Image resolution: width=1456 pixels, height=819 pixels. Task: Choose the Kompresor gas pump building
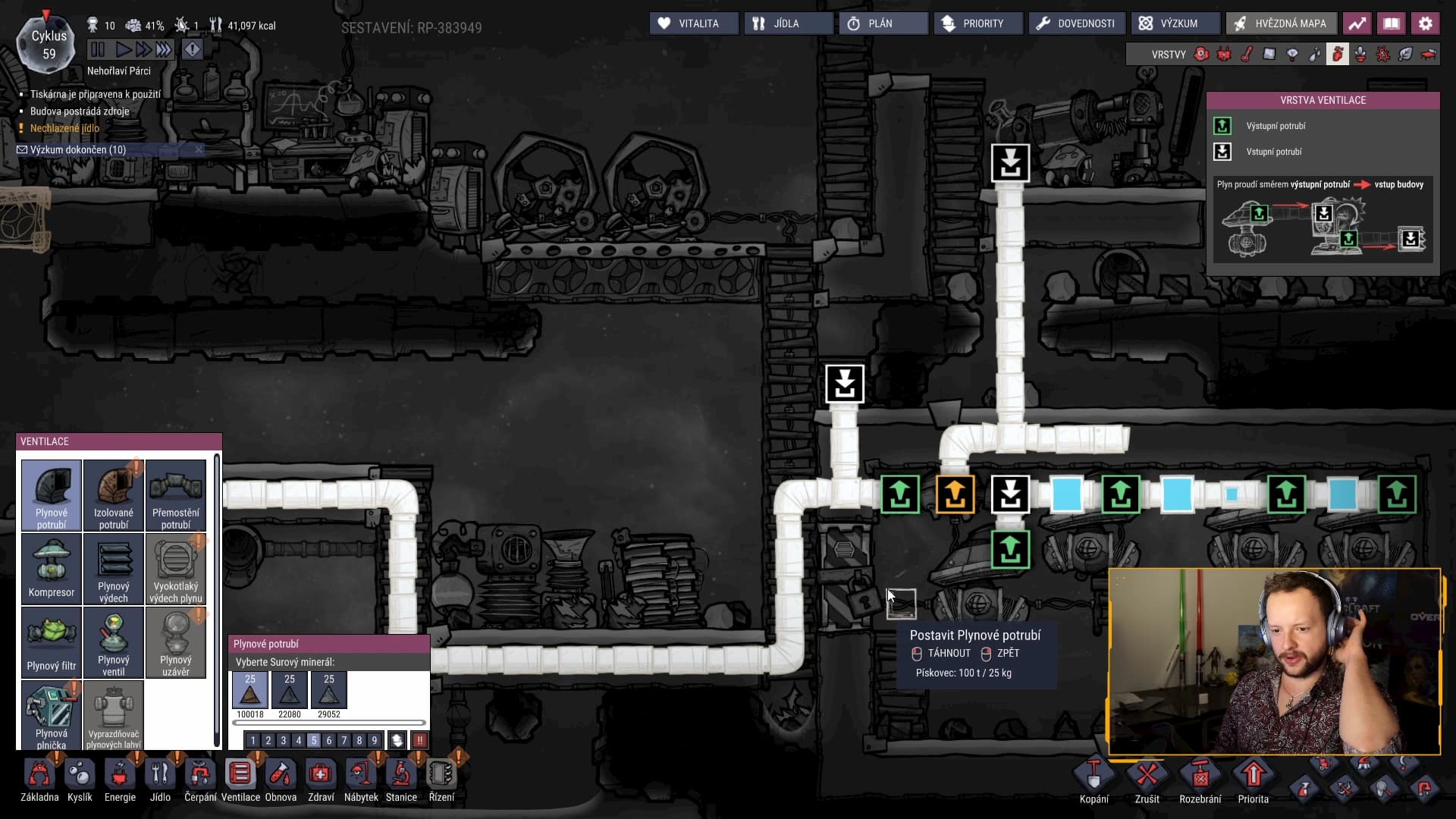(52, 568)
